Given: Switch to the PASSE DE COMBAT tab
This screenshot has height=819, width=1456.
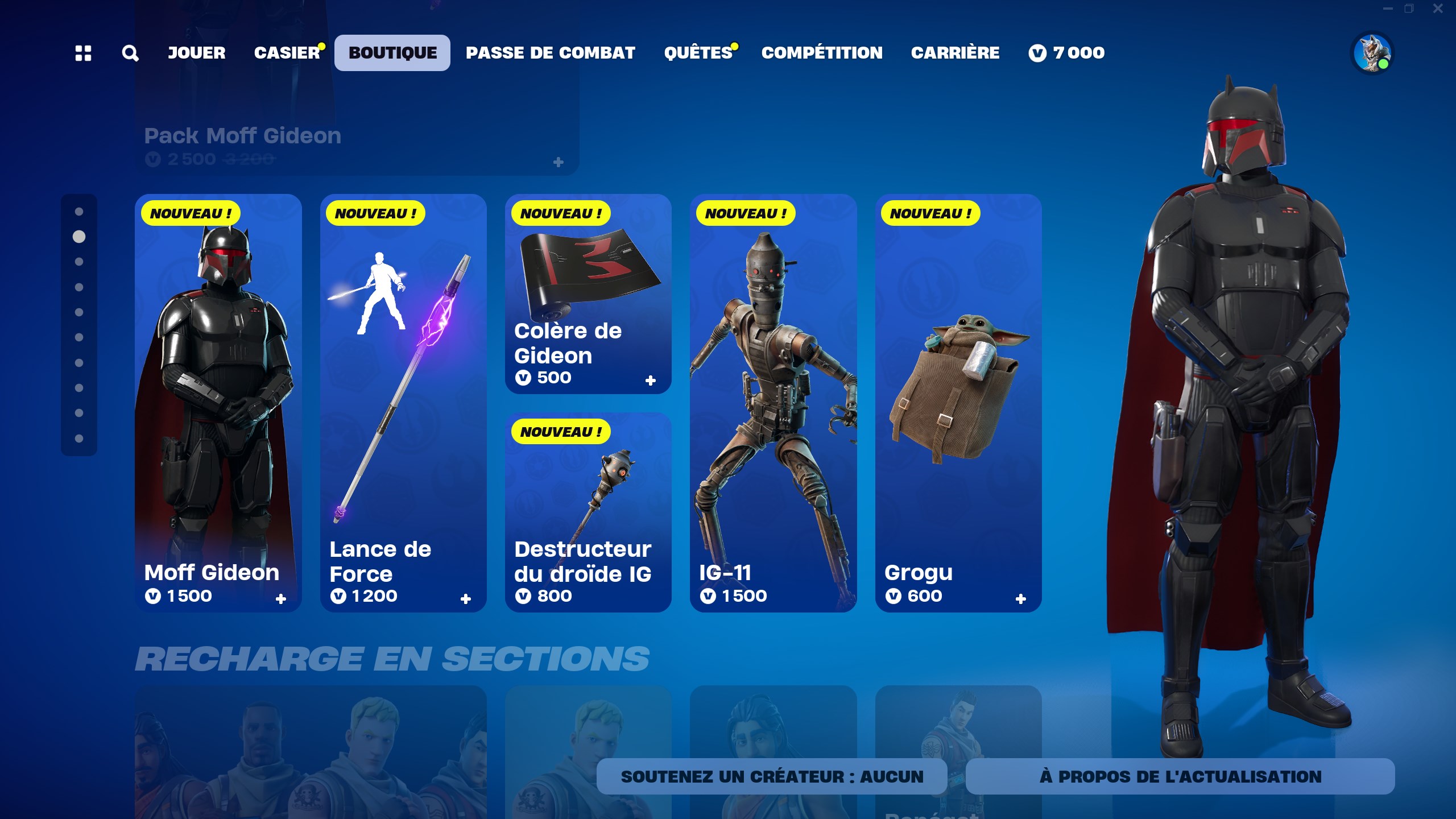Looking at the screenshot, I should click(550, 53).
